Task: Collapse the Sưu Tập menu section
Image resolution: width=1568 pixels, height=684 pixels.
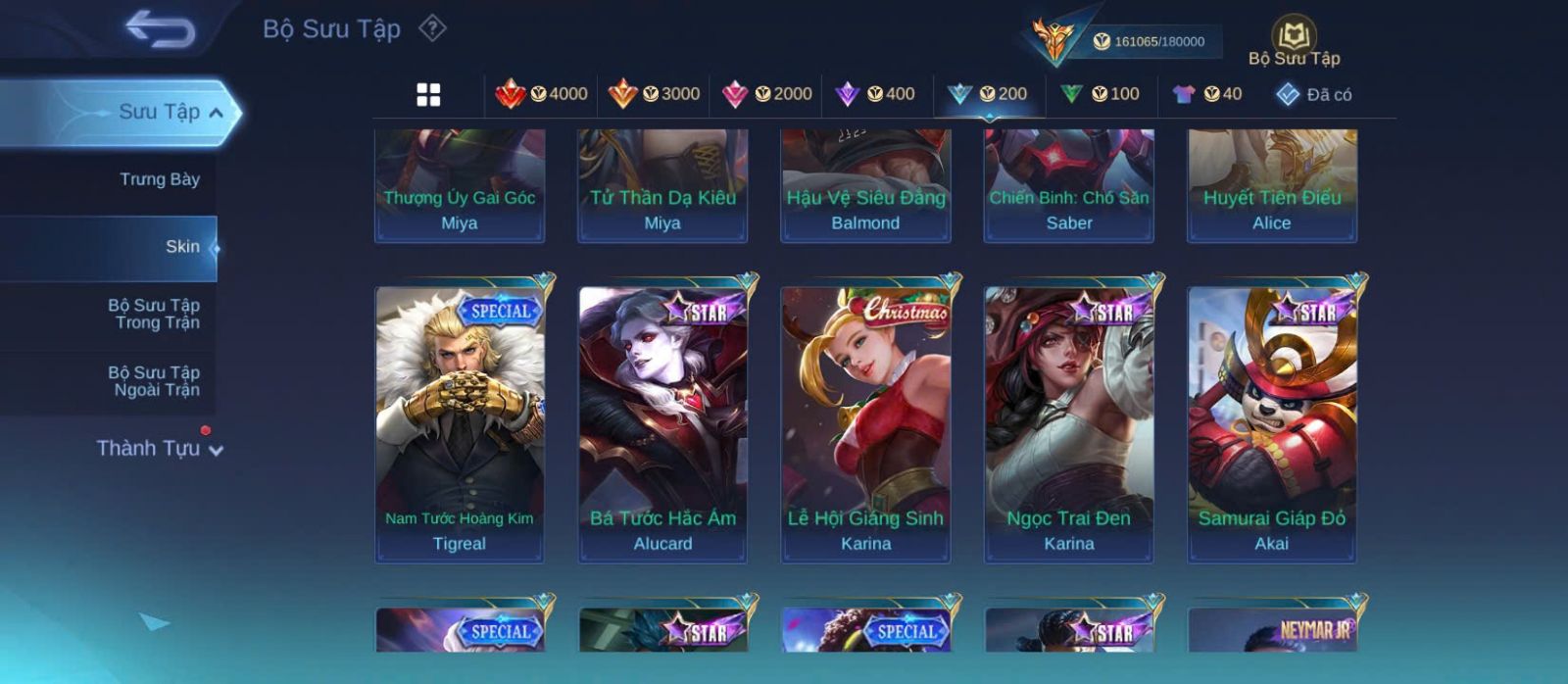Action: click(216, 113)
